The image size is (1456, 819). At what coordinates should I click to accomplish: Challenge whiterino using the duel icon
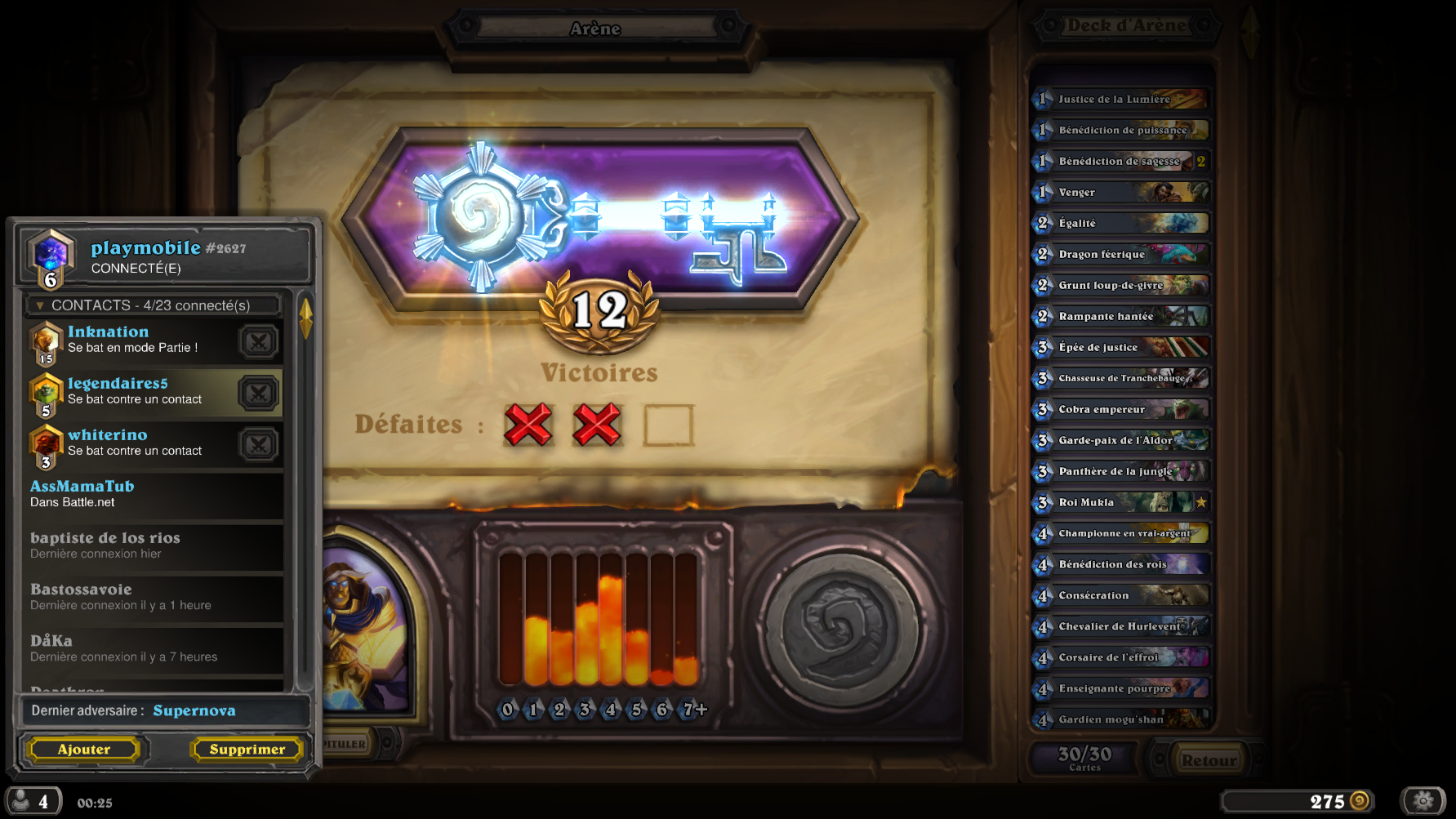[258, 444]
